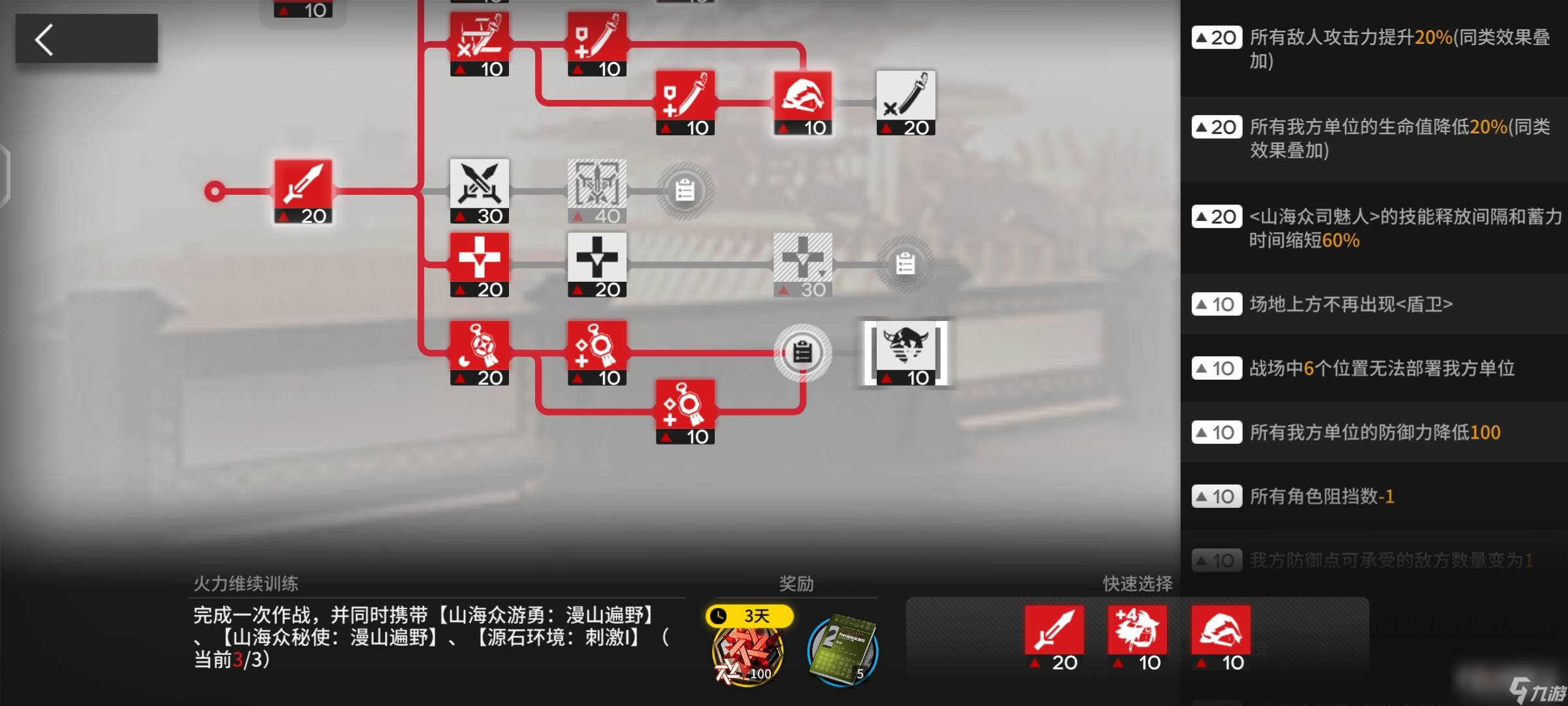Select the red pendant 20 node in bottom branch

479,353
